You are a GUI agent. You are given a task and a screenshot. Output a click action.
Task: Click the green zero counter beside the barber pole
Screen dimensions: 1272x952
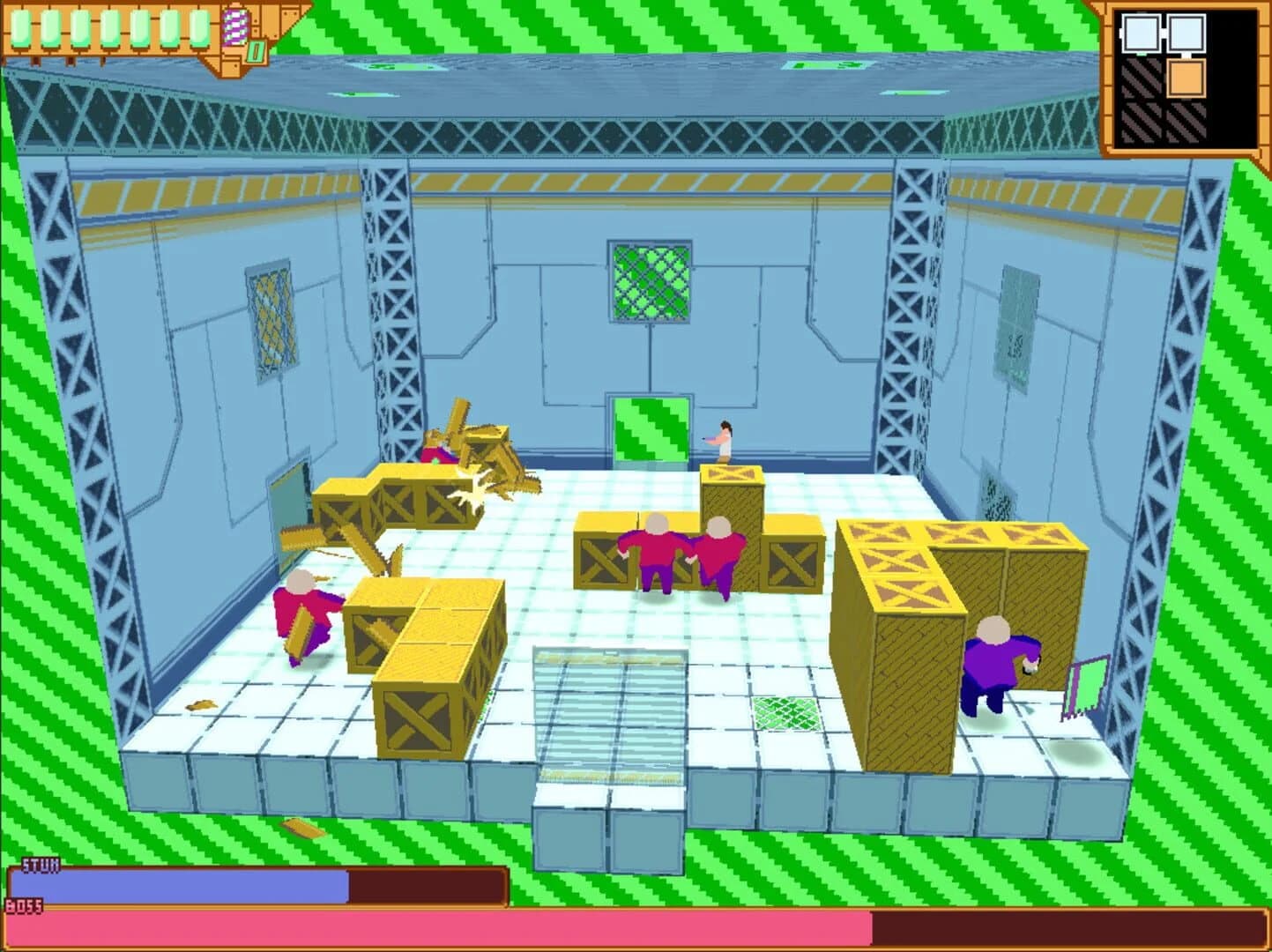coord(255,50)
